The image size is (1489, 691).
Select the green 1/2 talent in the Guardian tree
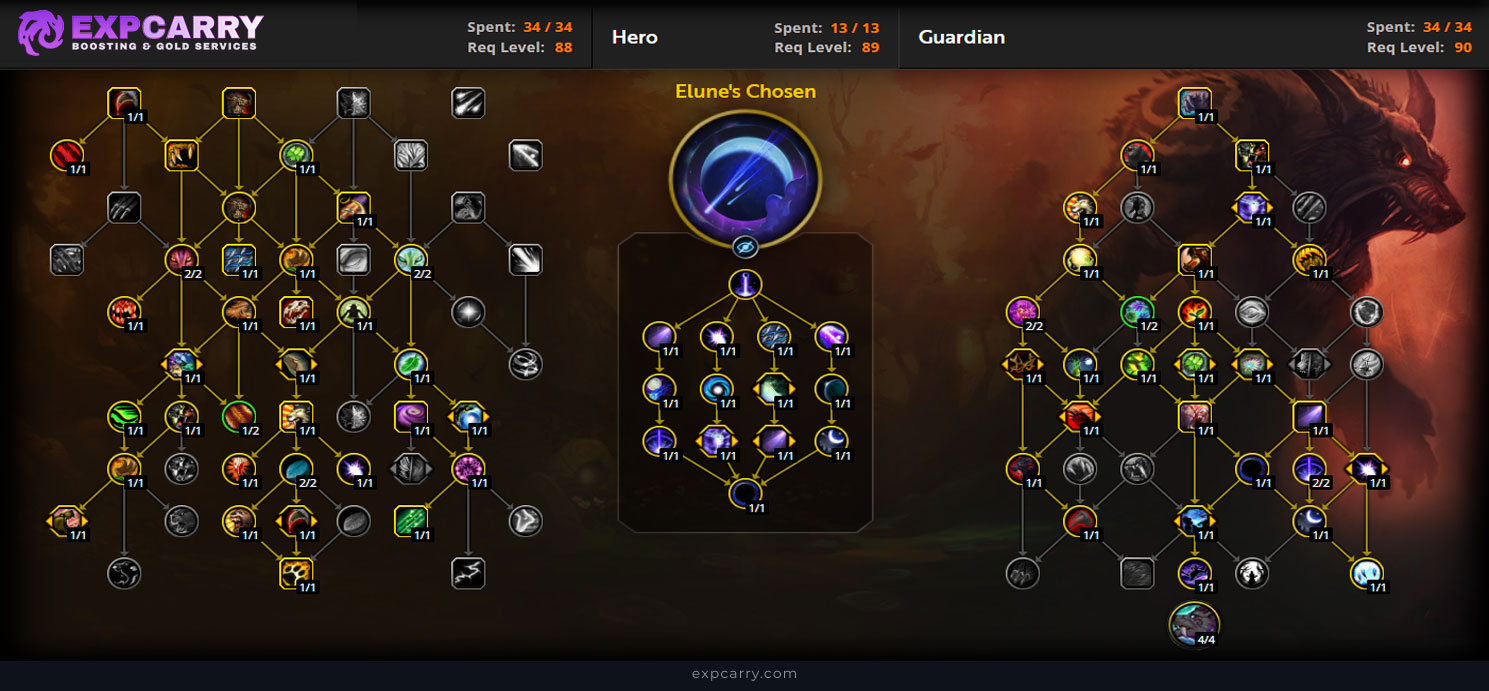coord(1136,311)
